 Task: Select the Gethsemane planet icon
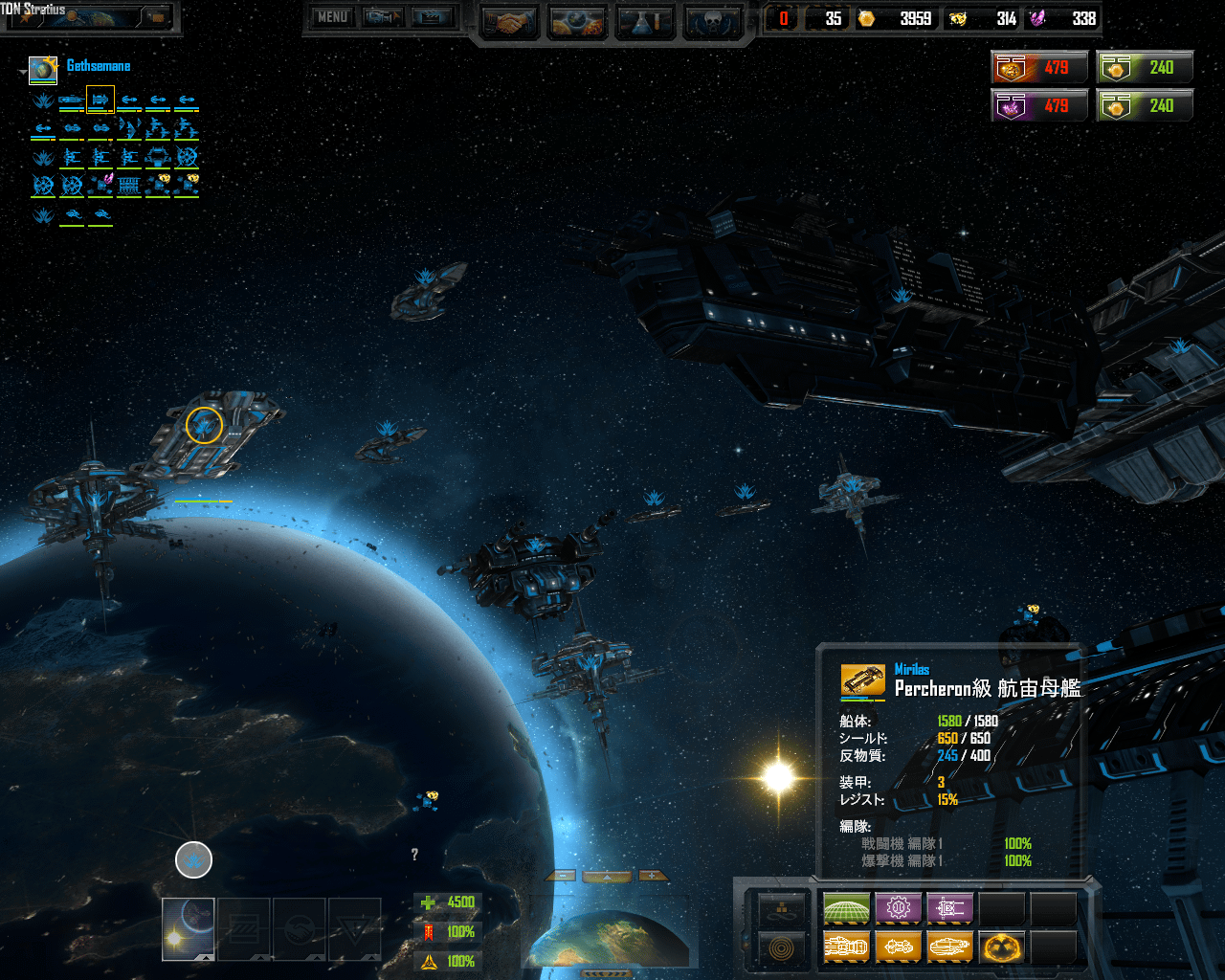click(43, 69)
